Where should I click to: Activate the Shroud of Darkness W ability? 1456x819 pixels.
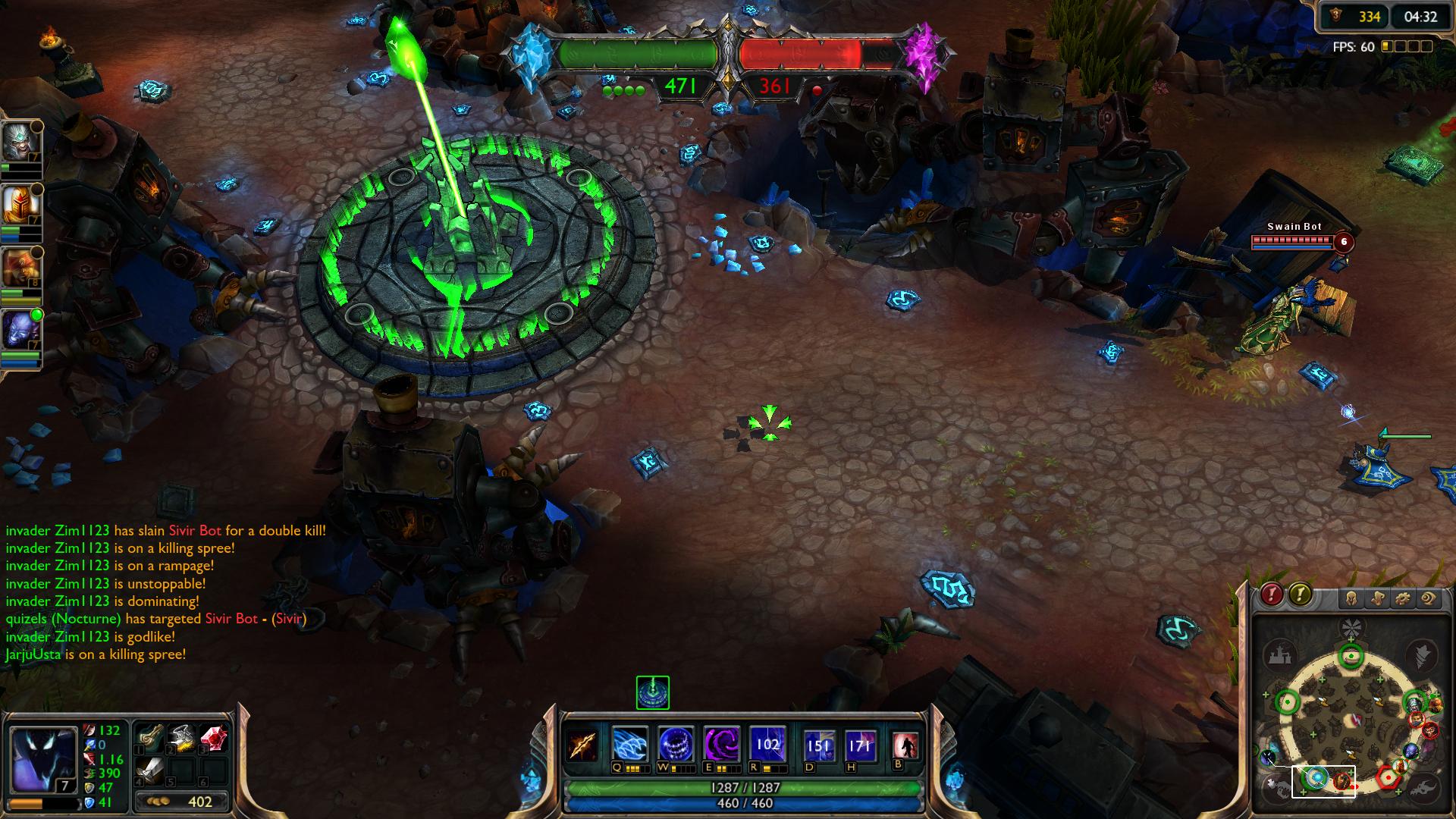click(675, 744)
